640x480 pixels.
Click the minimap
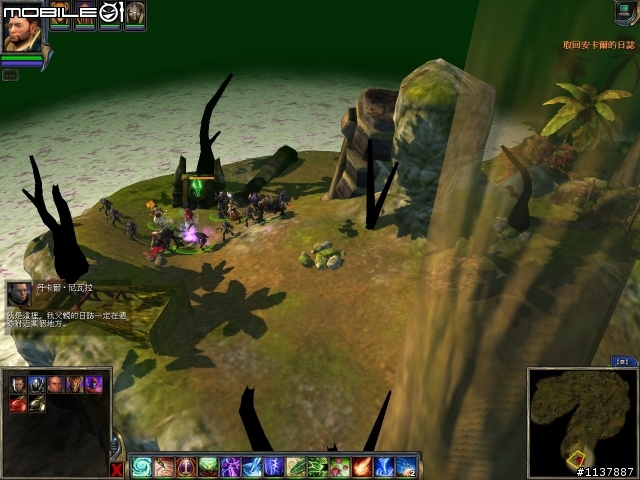[581, 418]
